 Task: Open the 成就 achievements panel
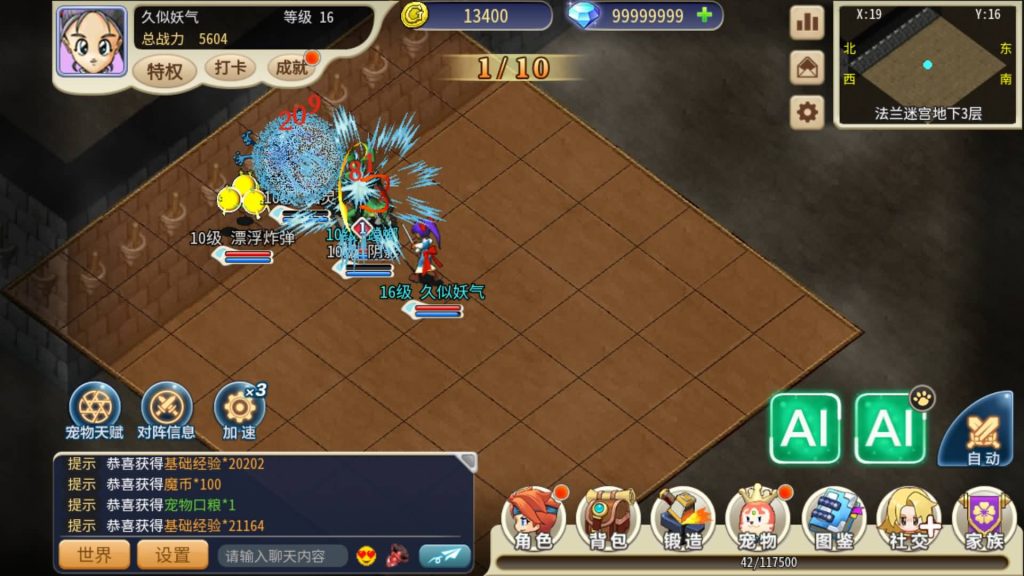292,68
